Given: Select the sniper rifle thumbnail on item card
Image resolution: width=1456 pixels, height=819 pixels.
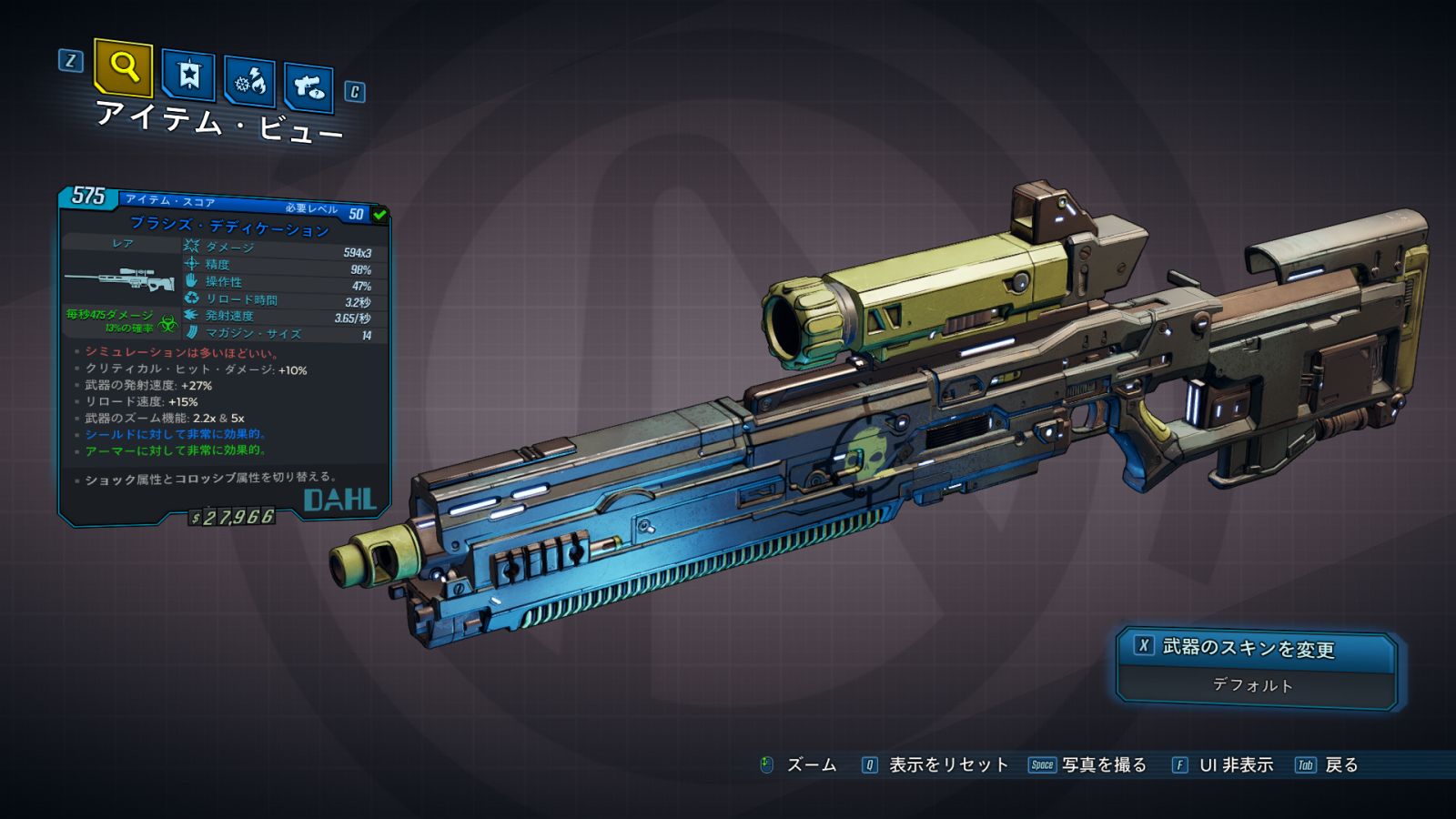Looking at the screenshot, I should [x=119, y=278].
